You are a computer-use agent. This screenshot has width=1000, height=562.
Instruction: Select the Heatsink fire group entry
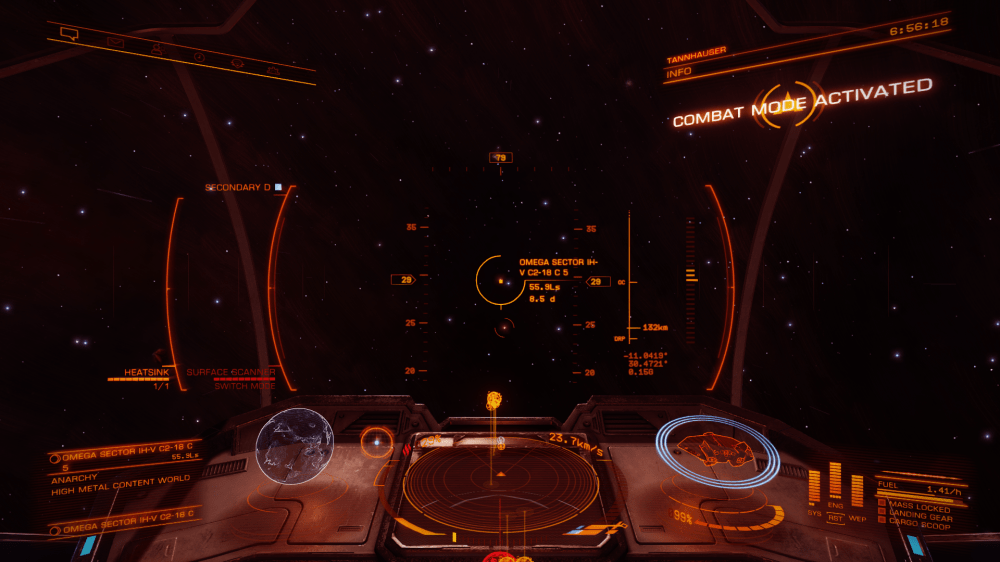[139, 372]
